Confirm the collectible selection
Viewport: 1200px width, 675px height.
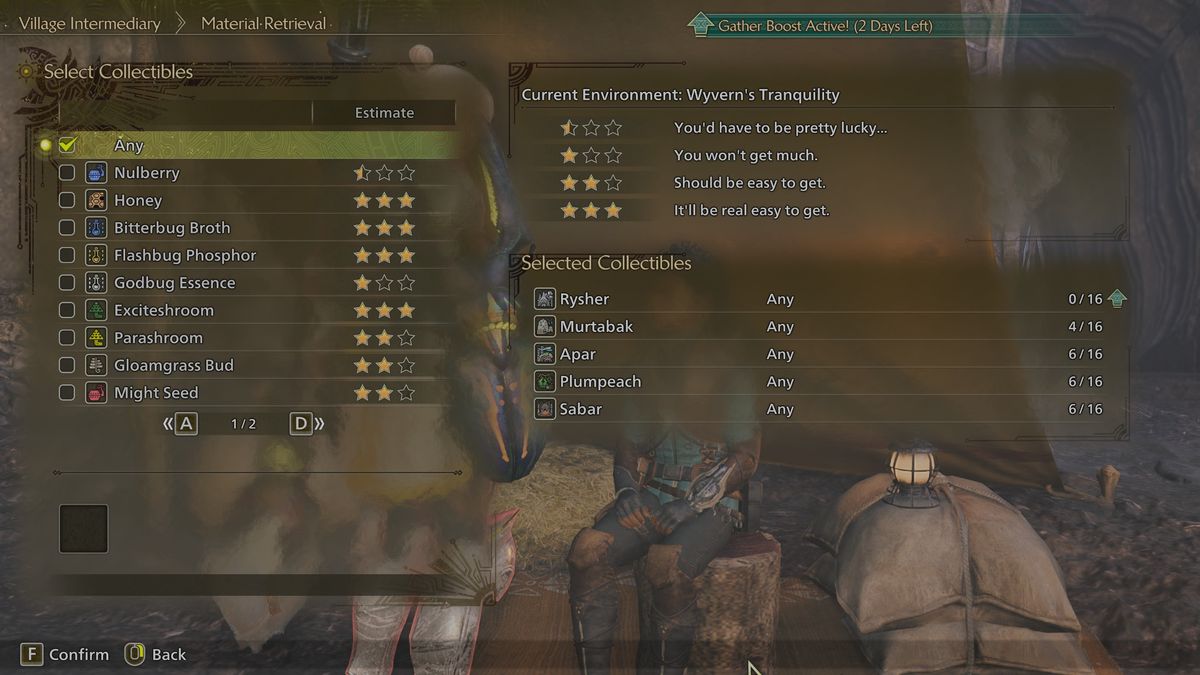66,654
